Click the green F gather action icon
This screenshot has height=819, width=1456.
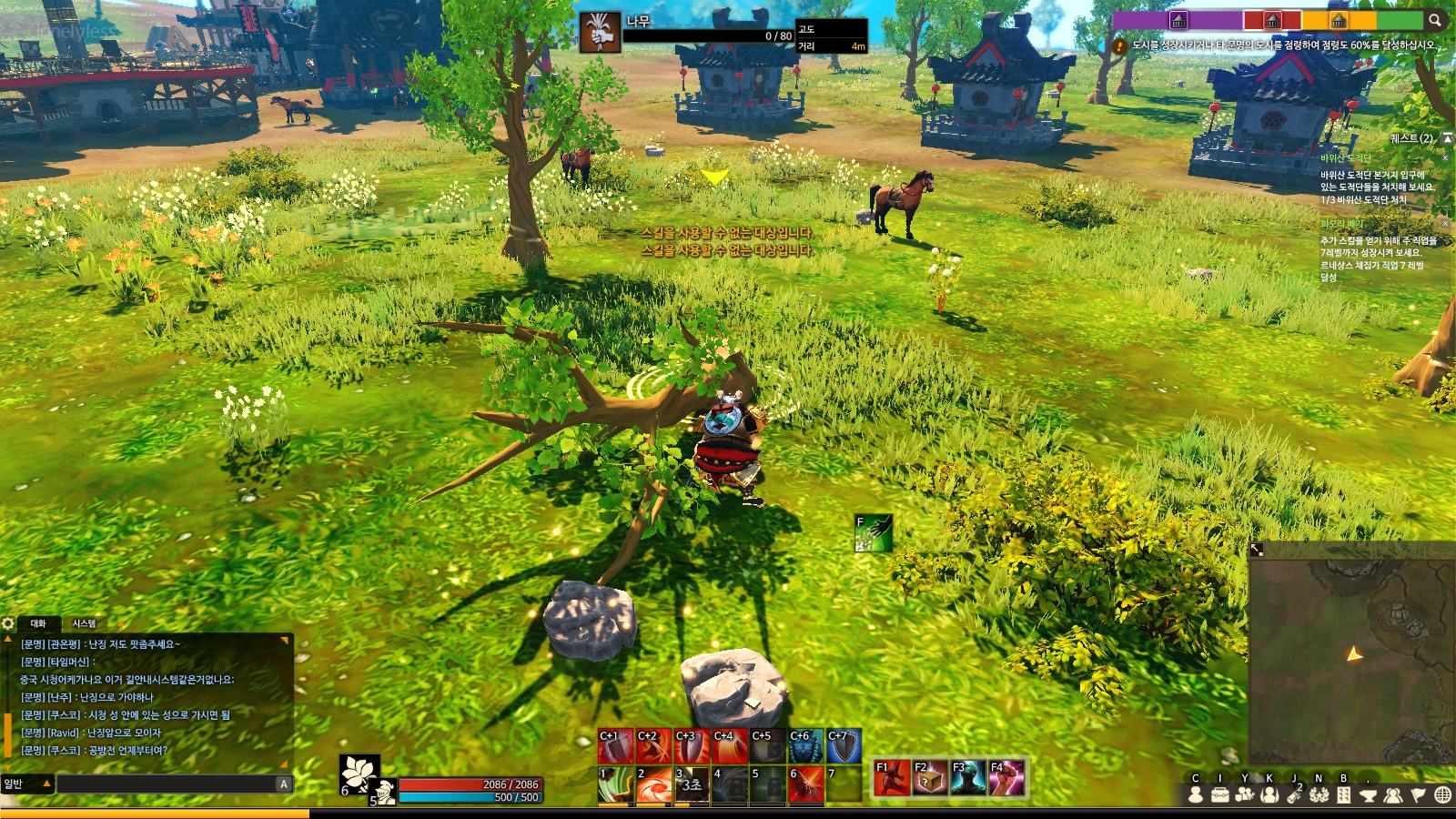pos(874,533)
